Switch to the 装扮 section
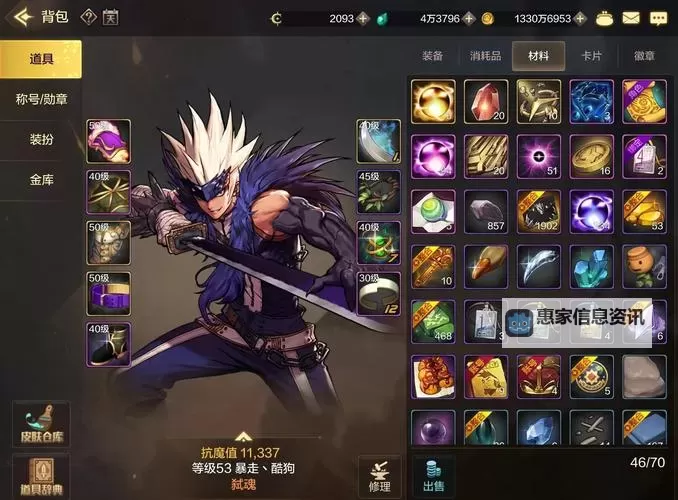Image resolution: width=678 pixels, height=500 pixels. [x=41, y=140]
